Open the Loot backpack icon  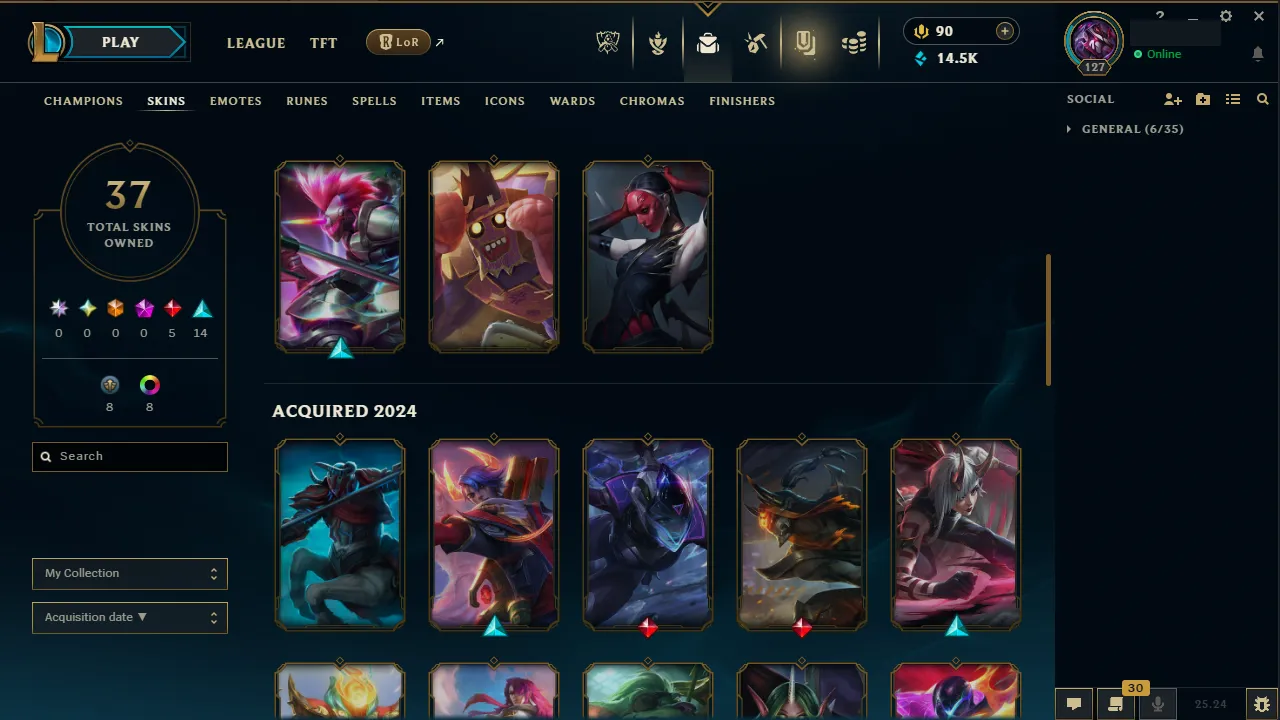[x=708, y=42]
